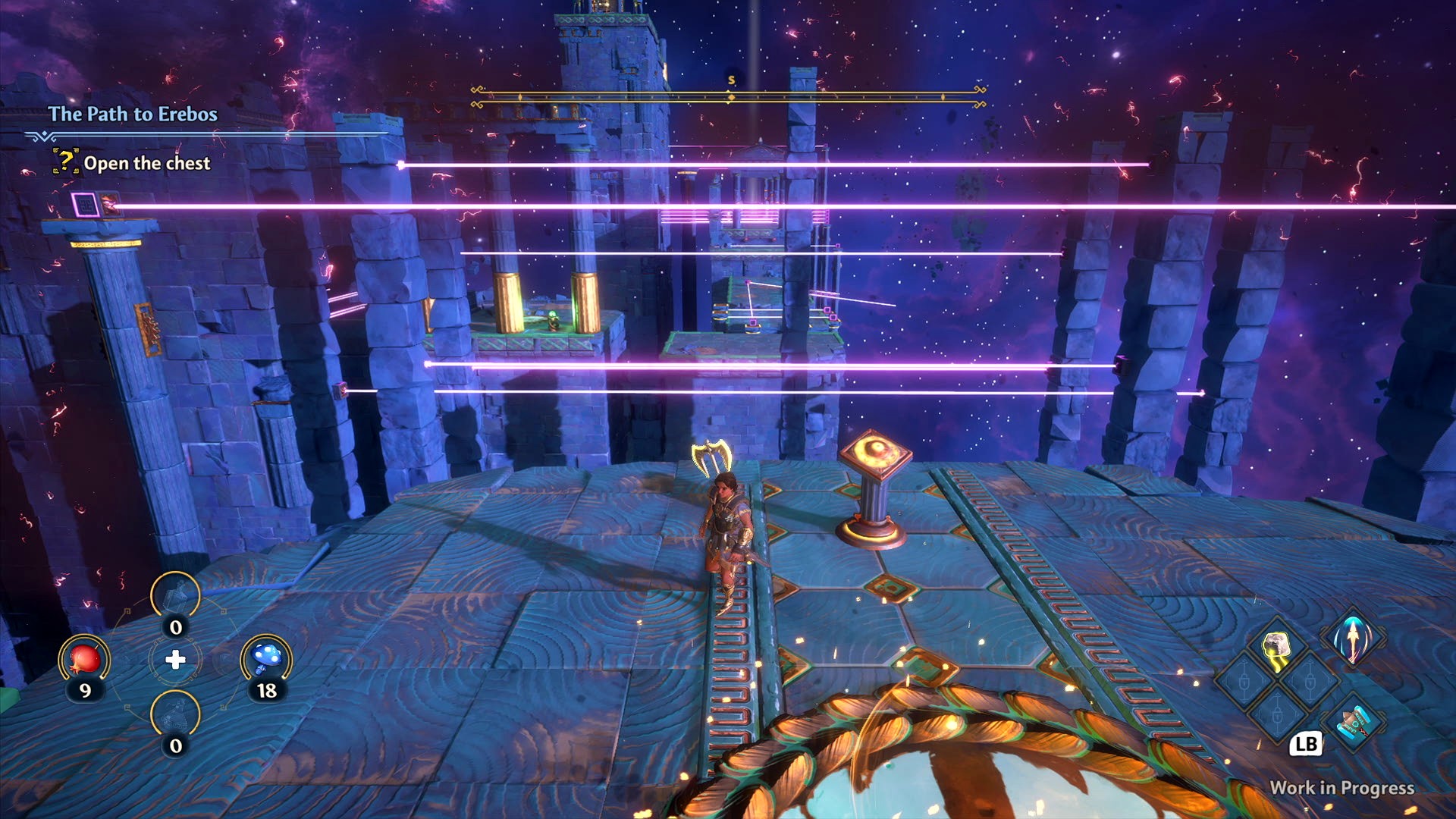
Task: Select the red pomegranate health item
Action: [84, 659]
